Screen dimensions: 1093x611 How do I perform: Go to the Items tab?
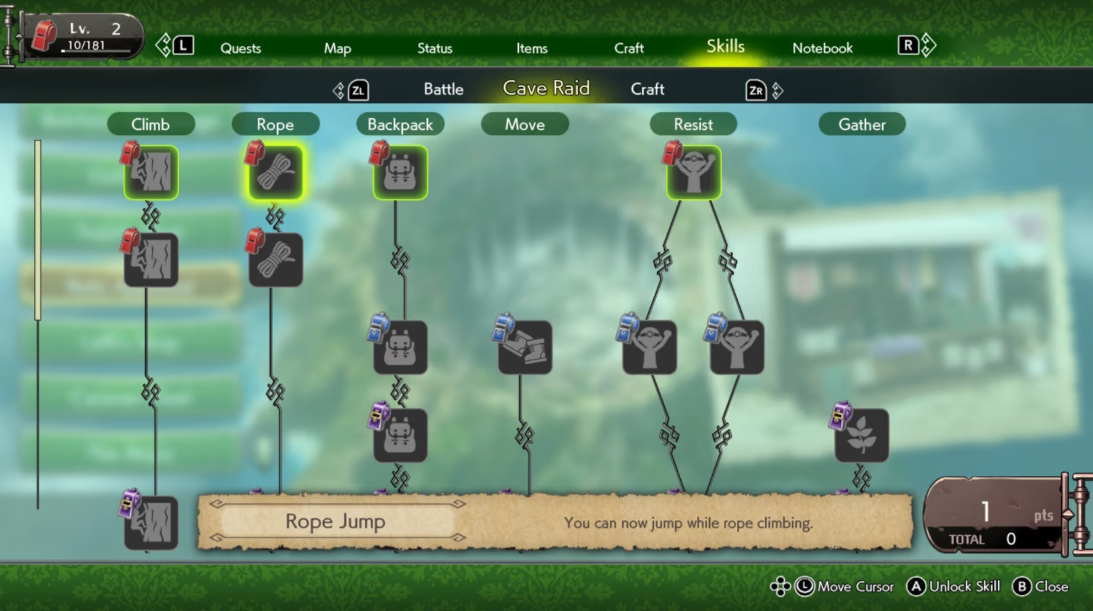[532, 48]
